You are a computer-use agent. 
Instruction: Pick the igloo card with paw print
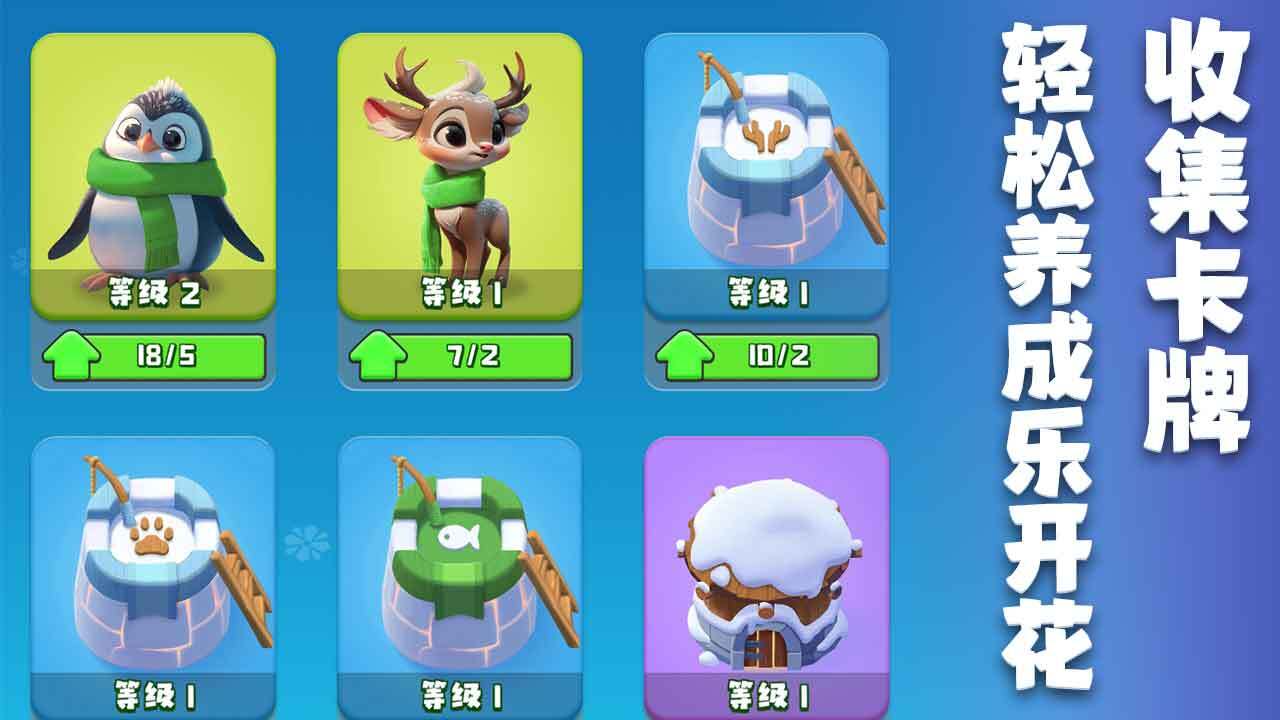click(x=153, y=570)
